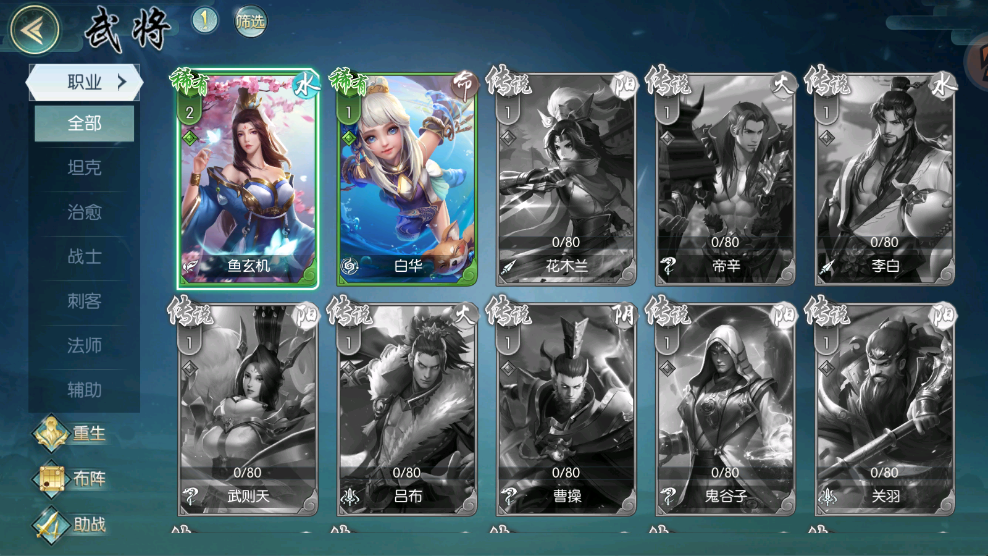Image resolution: width=988 pixels, height=556 pixels.
Task: Open the 李白 hero card
Action: pyautogui.click(x=884, y=180)
